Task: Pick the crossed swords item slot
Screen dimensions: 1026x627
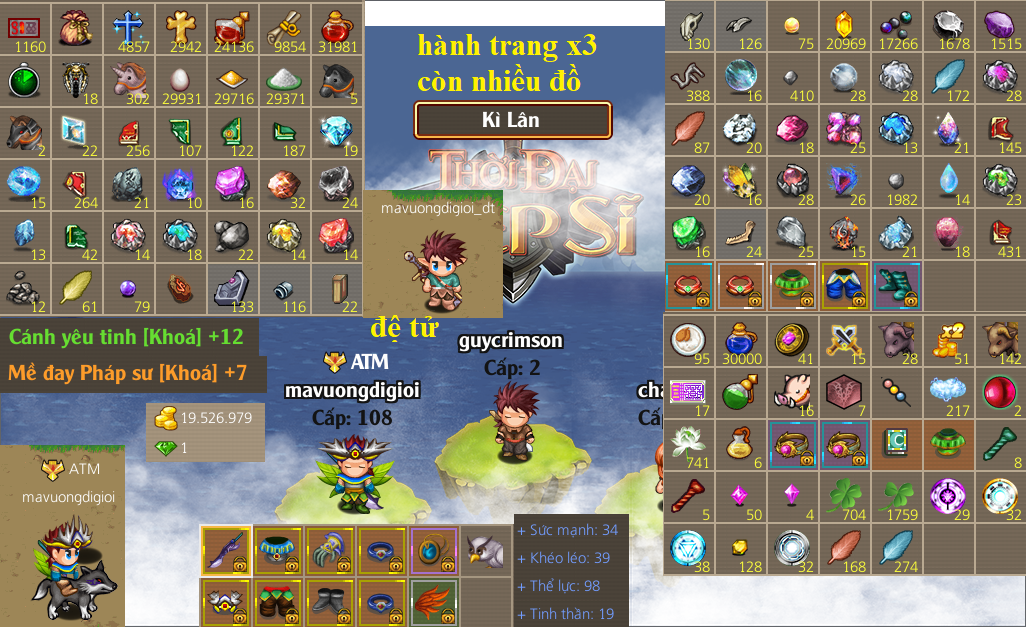Action: click(x=844, y=340)
